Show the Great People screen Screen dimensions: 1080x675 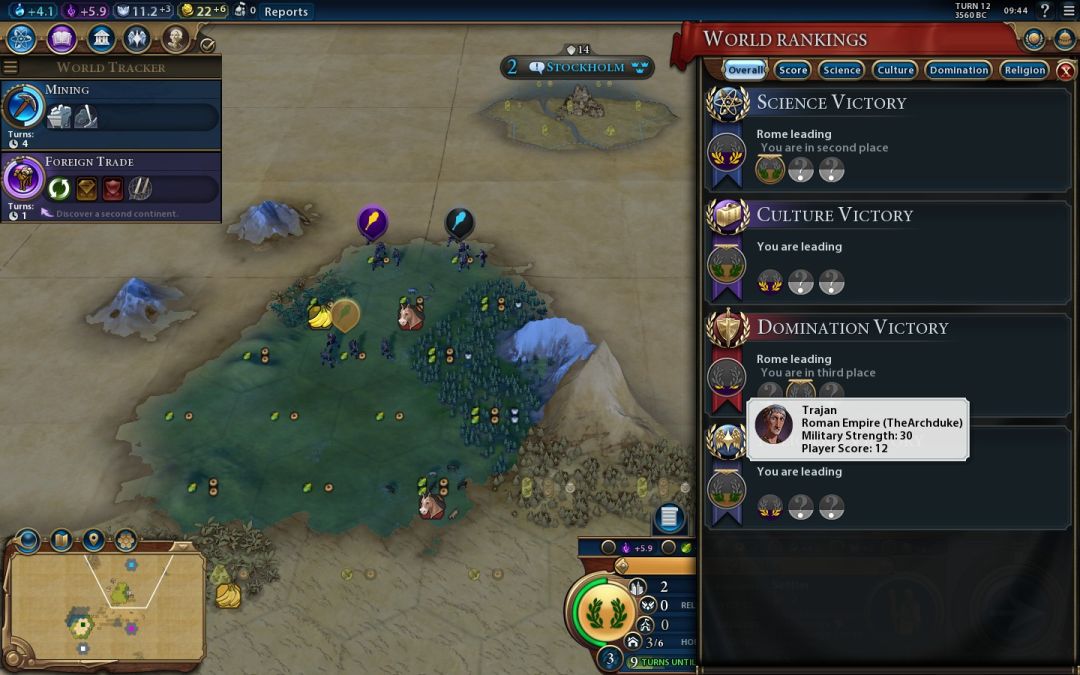175,39
